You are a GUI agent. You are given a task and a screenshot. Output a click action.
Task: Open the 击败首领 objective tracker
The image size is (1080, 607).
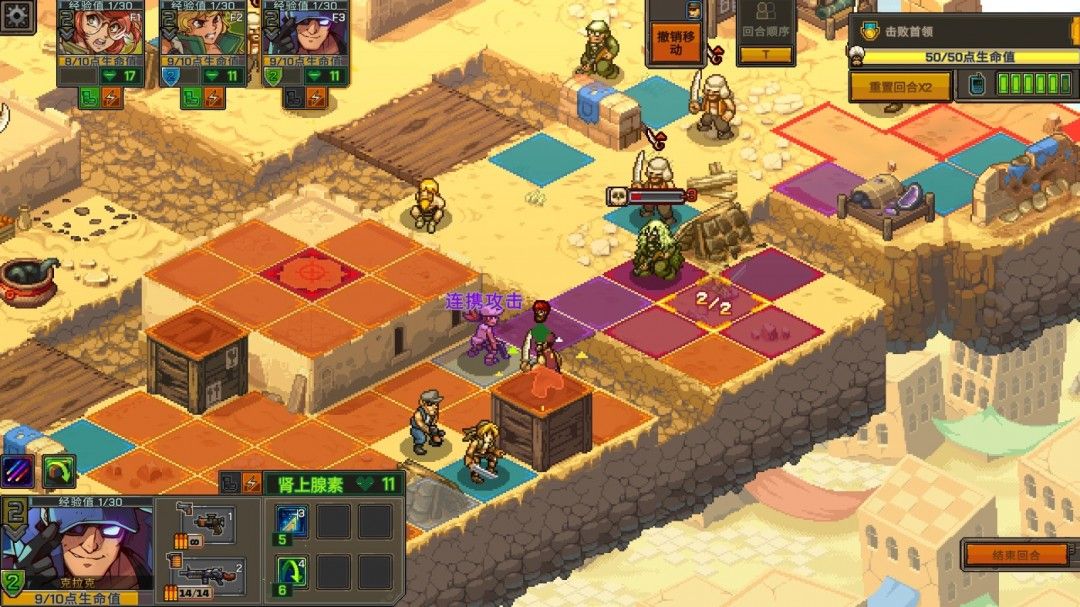(x=962, y=31)
